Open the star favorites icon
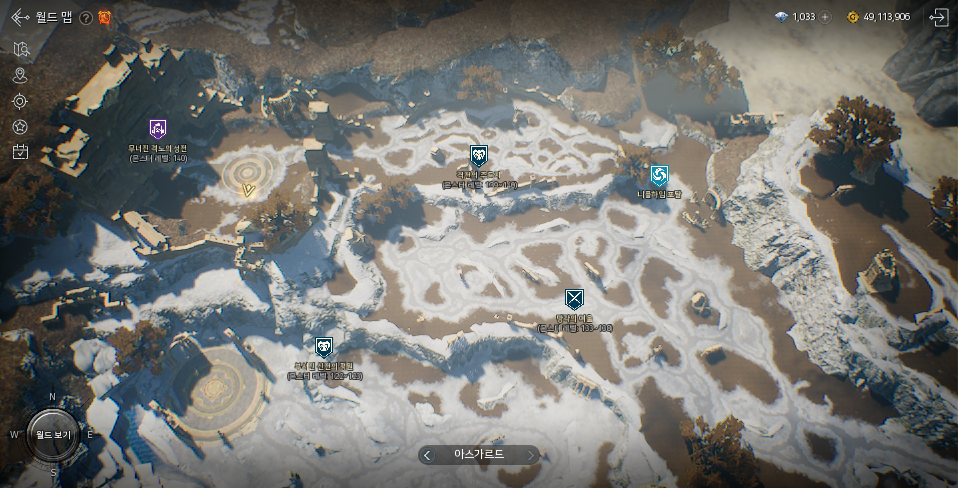958x488 pixels. point(20,127)
